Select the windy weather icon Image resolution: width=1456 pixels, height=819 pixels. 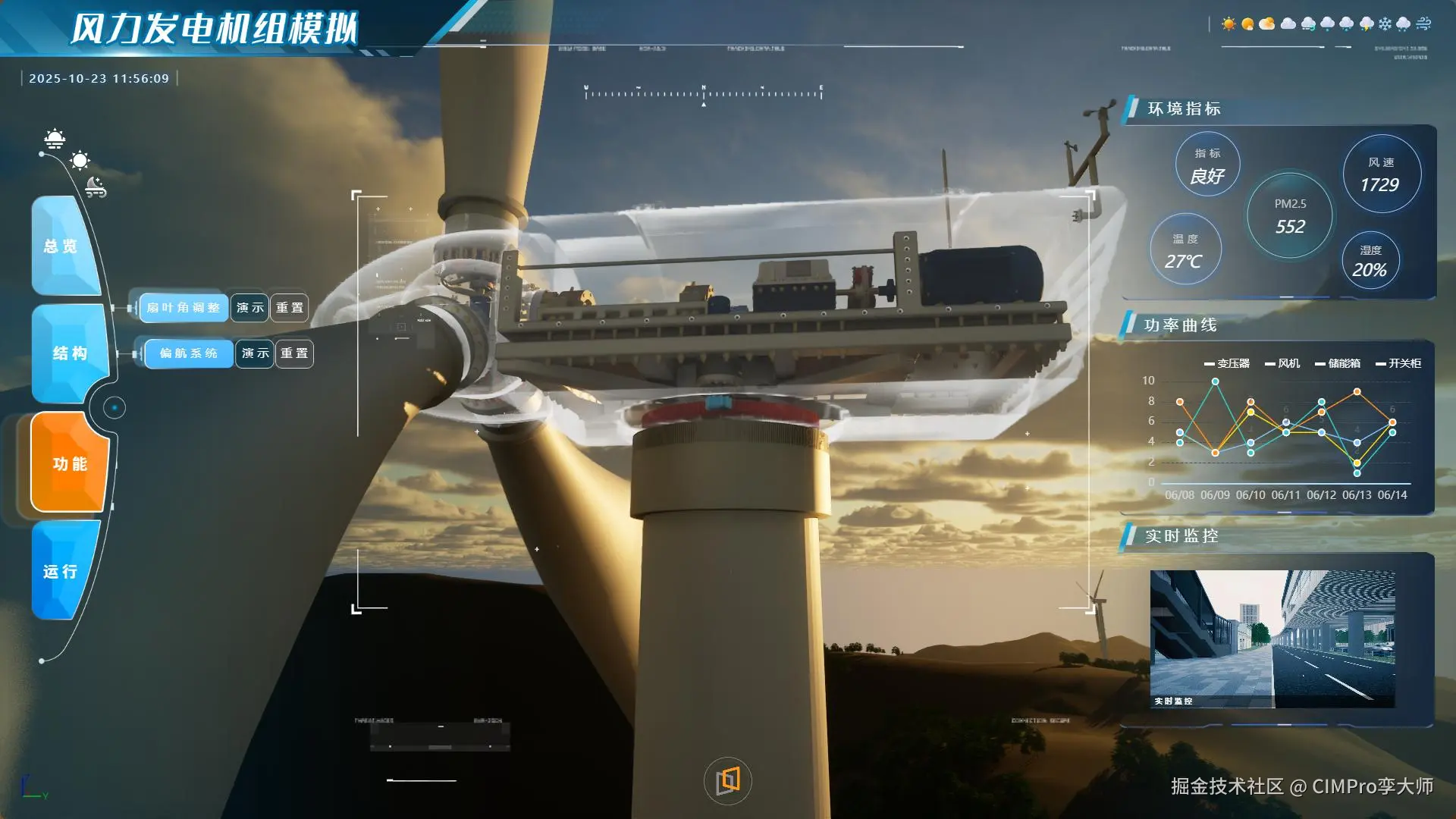[1423, 24]
